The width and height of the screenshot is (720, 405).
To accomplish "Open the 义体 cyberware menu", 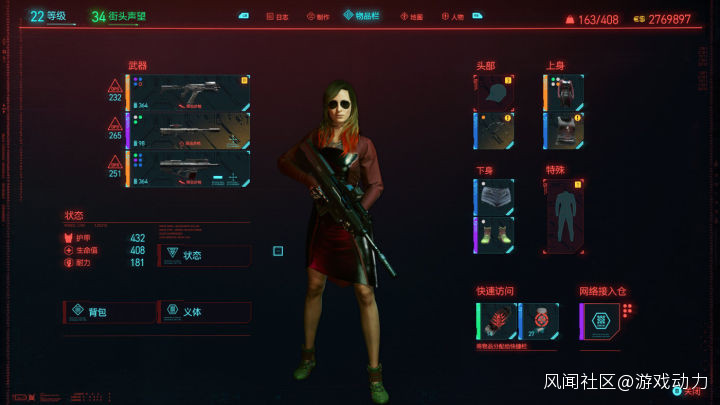I will (204, 312).
